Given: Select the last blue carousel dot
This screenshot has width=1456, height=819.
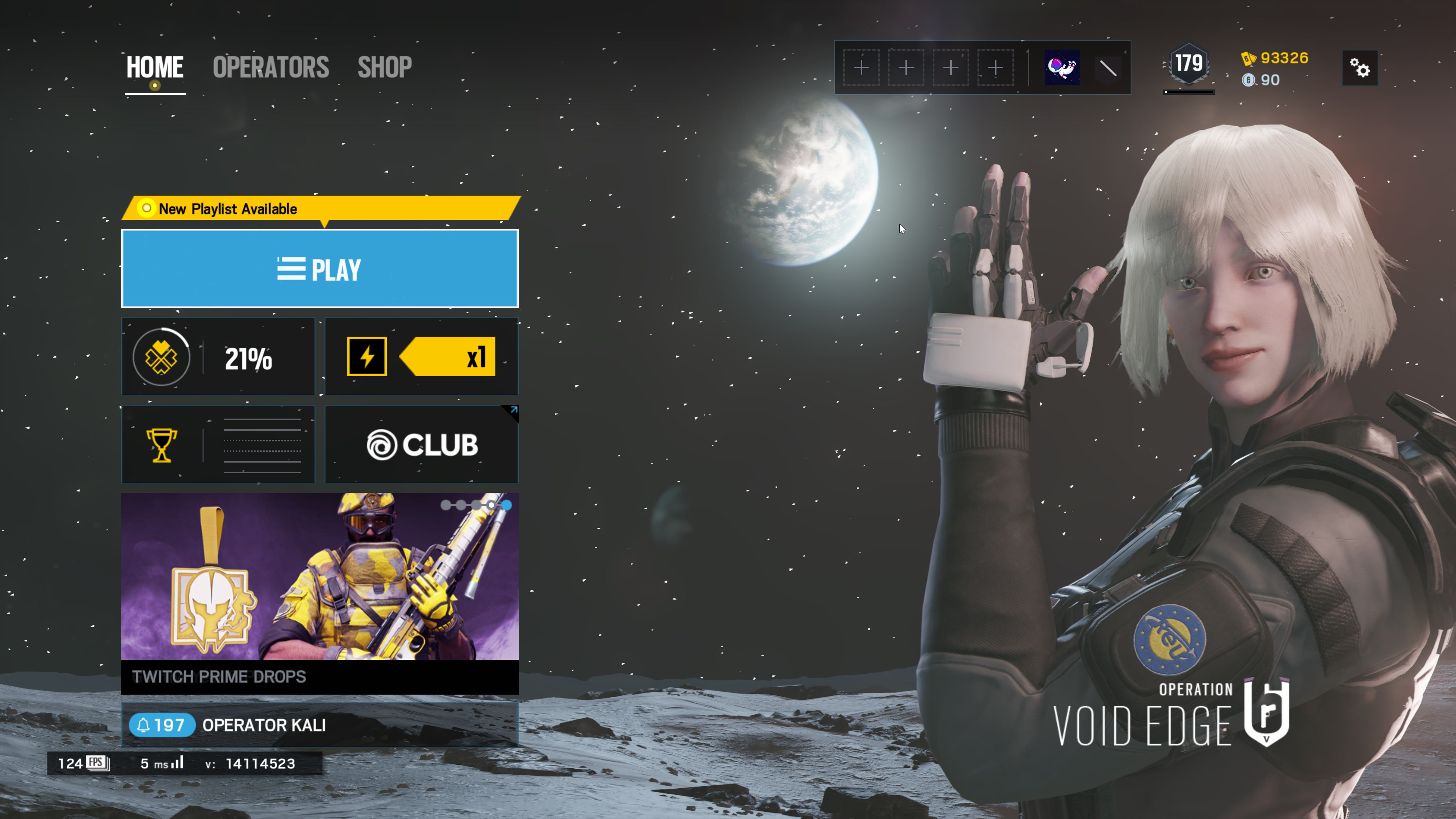Looking at the screenshot, I should tap(507, 505).
